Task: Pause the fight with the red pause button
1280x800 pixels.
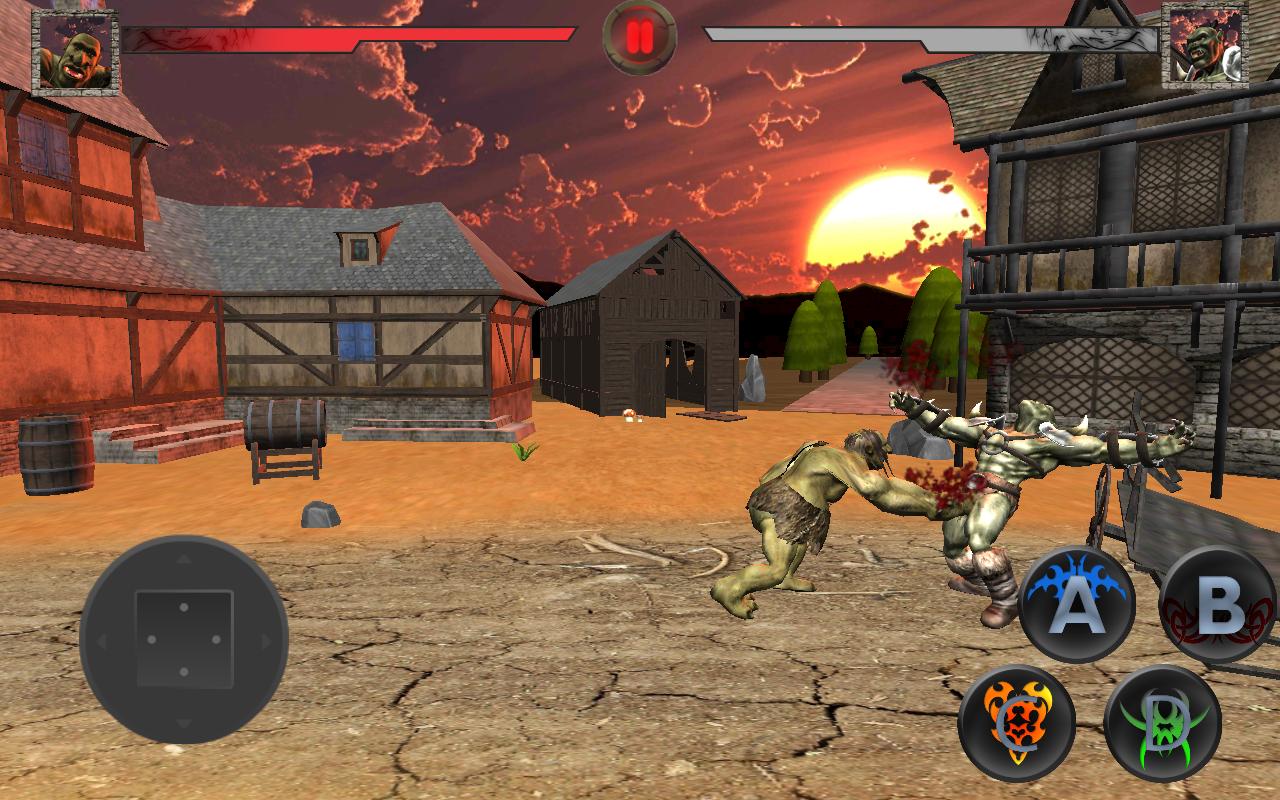Action: click(x=640, y=38)
